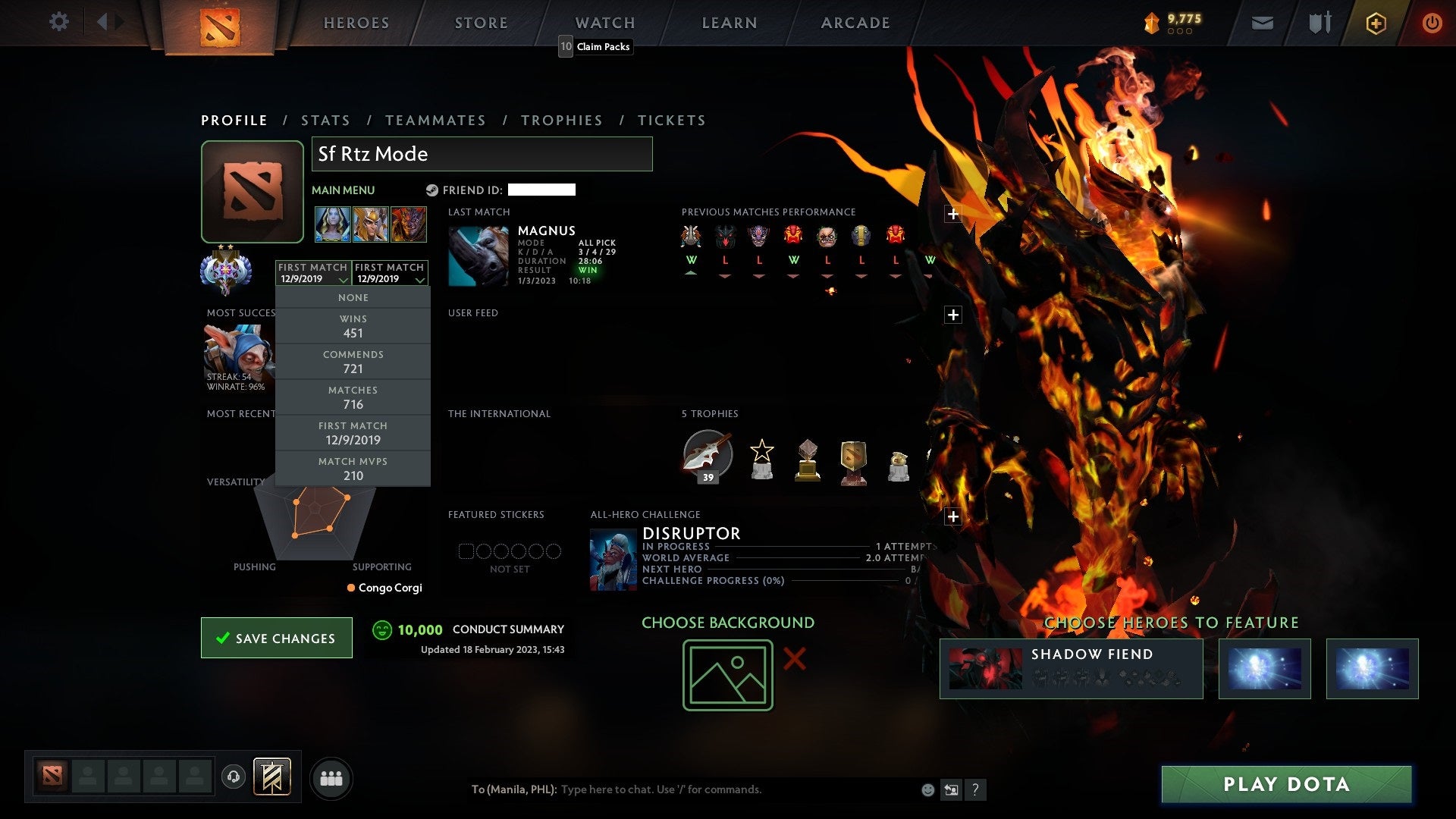Choose Commends in the stat dropdown
Viewport: 1456px width, 819px height.
(x=353, y=362)
